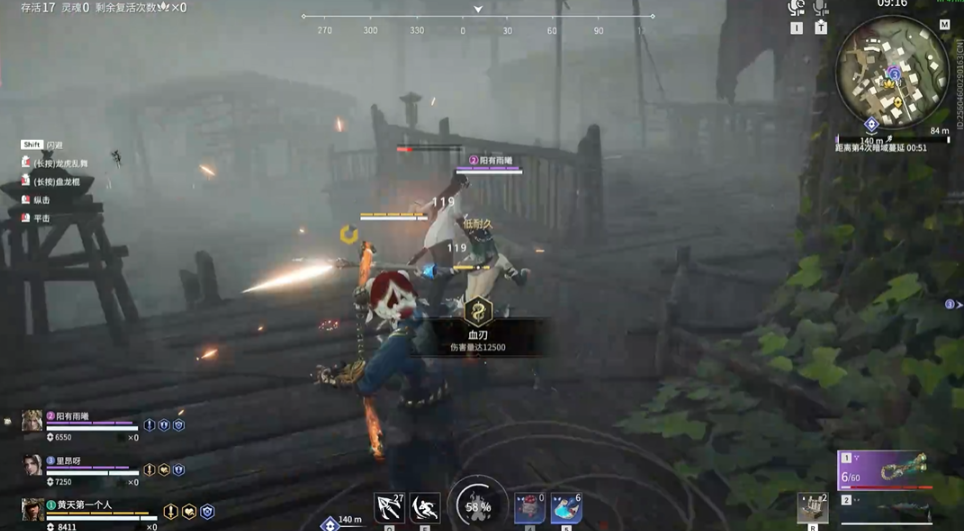Viewport: 965px width, 531px height.
Task: Click the yellow marker on the minimap
Action: pos(898,103)
